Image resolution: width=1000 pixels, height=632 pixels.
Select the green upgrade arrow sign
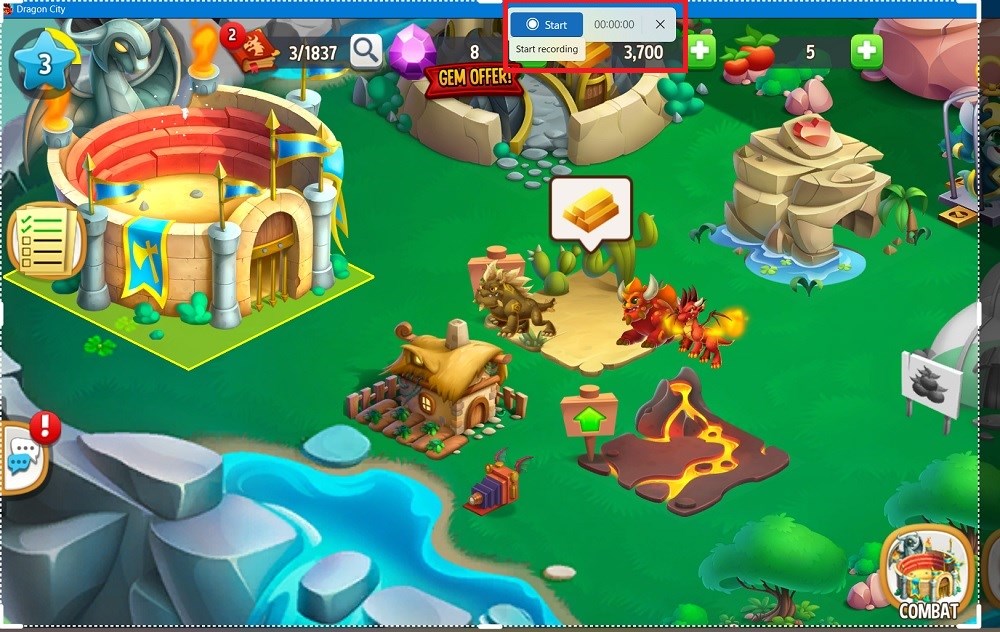[589, 416]
